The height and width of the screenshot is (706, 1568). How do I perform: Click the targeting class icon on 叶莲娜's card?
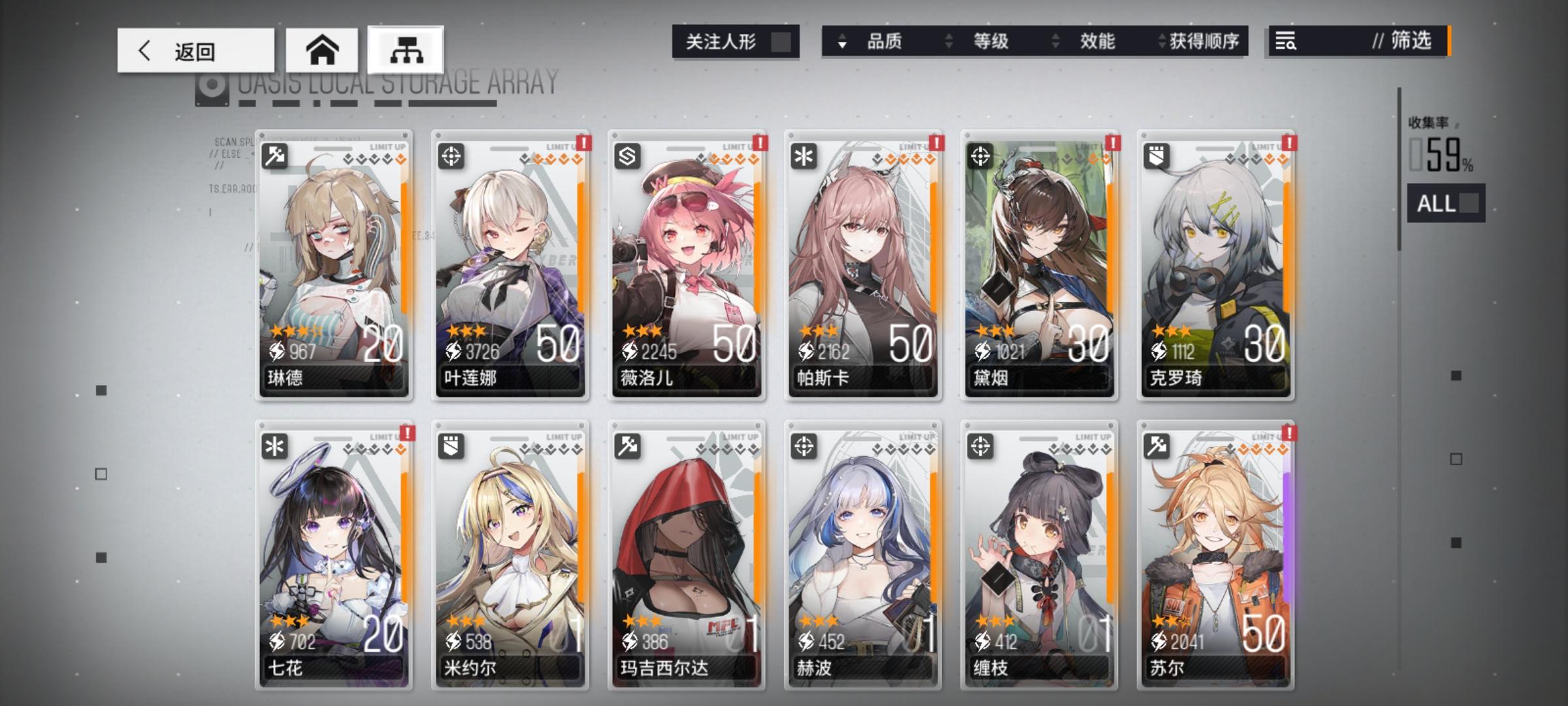coord(451,155)
